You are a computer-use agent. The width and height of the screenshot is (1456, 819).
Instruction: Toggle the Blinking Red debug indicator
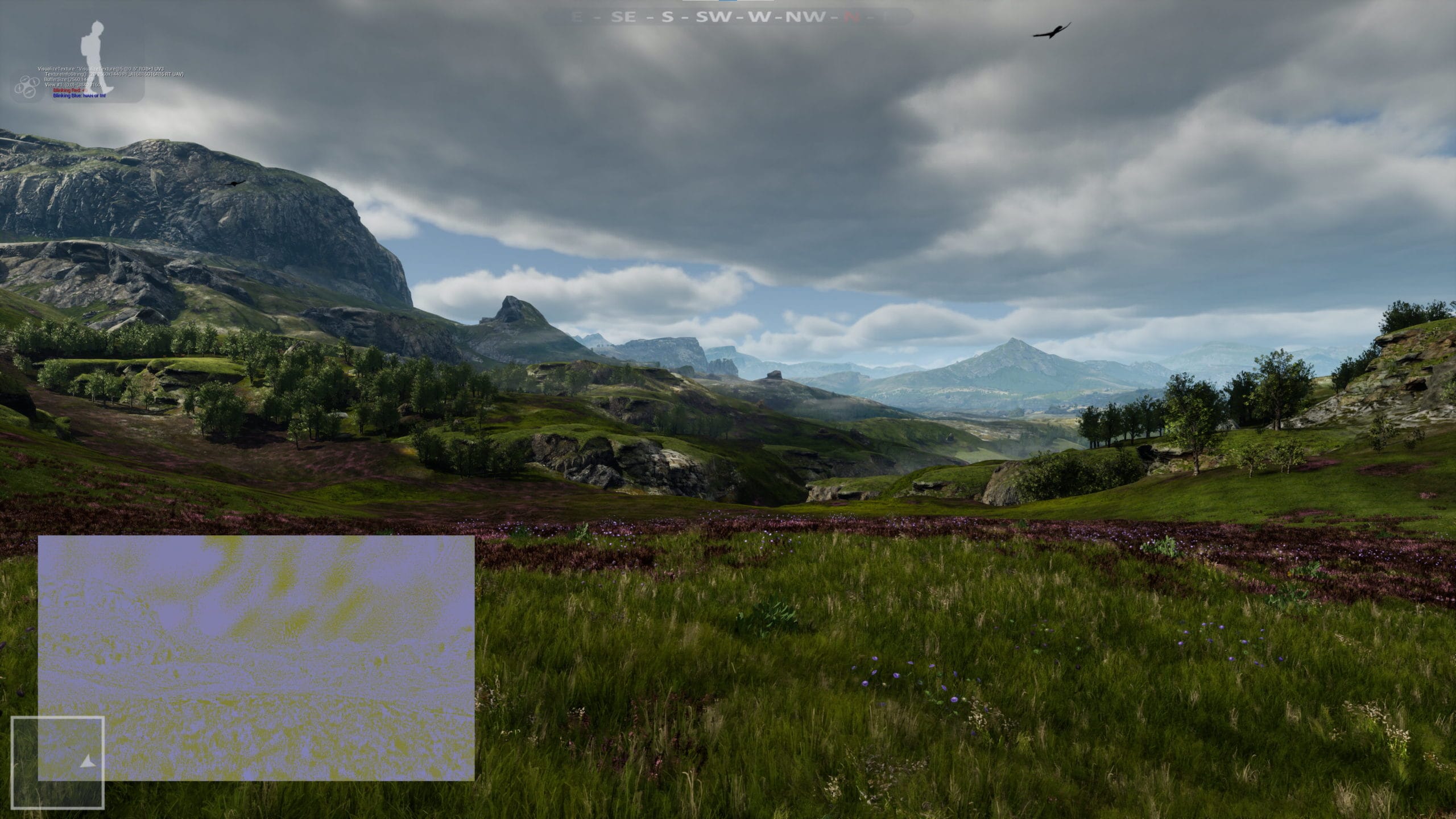[67, 92]
